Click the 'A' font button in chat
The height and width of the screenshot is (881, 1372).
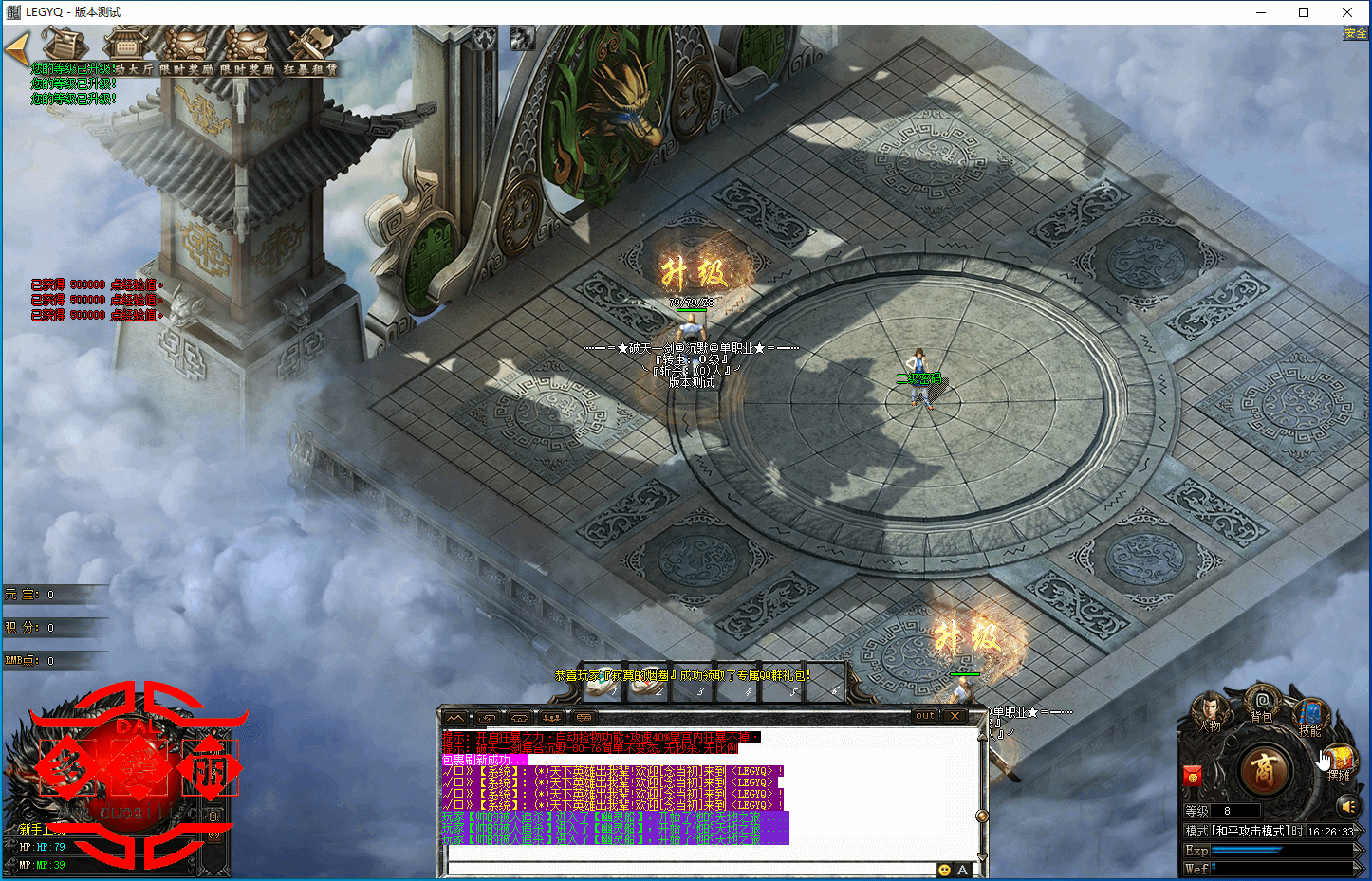[962, 870]
